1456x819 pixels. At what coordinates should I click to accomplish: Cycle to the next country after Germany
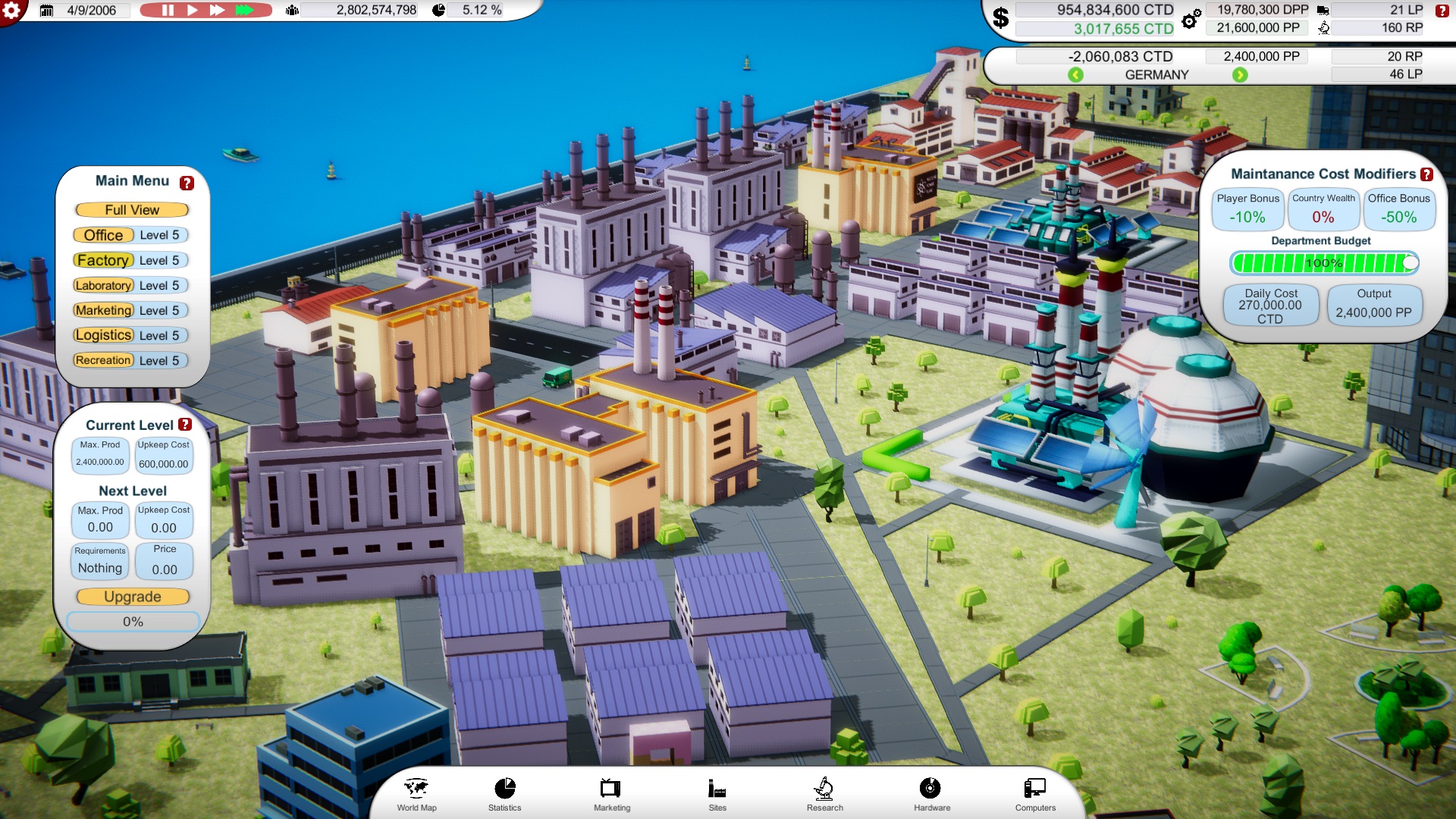(1238, 74)
